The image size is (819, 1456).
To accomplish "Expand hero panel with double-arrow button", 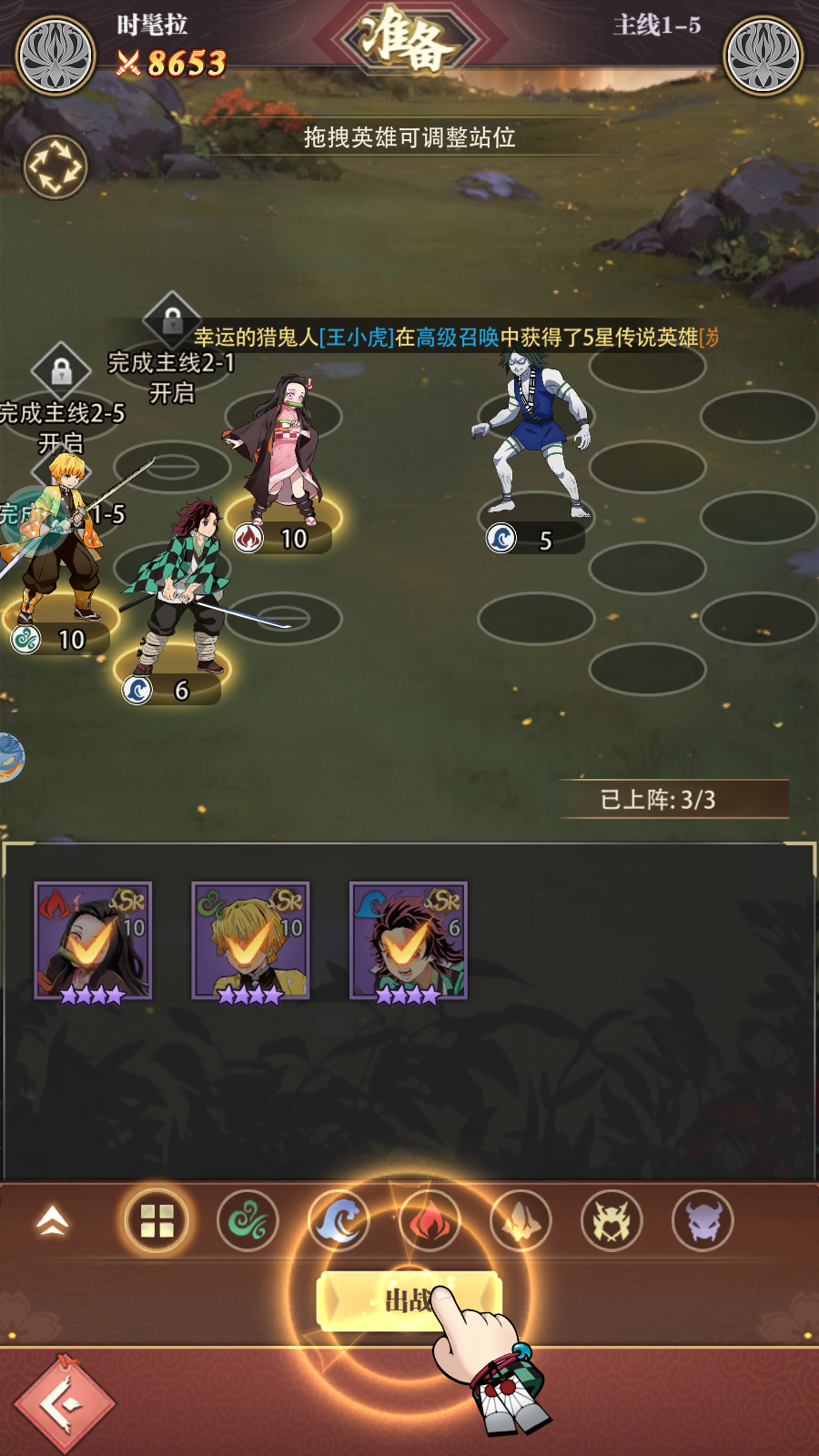I will (x=53, y=1221).
